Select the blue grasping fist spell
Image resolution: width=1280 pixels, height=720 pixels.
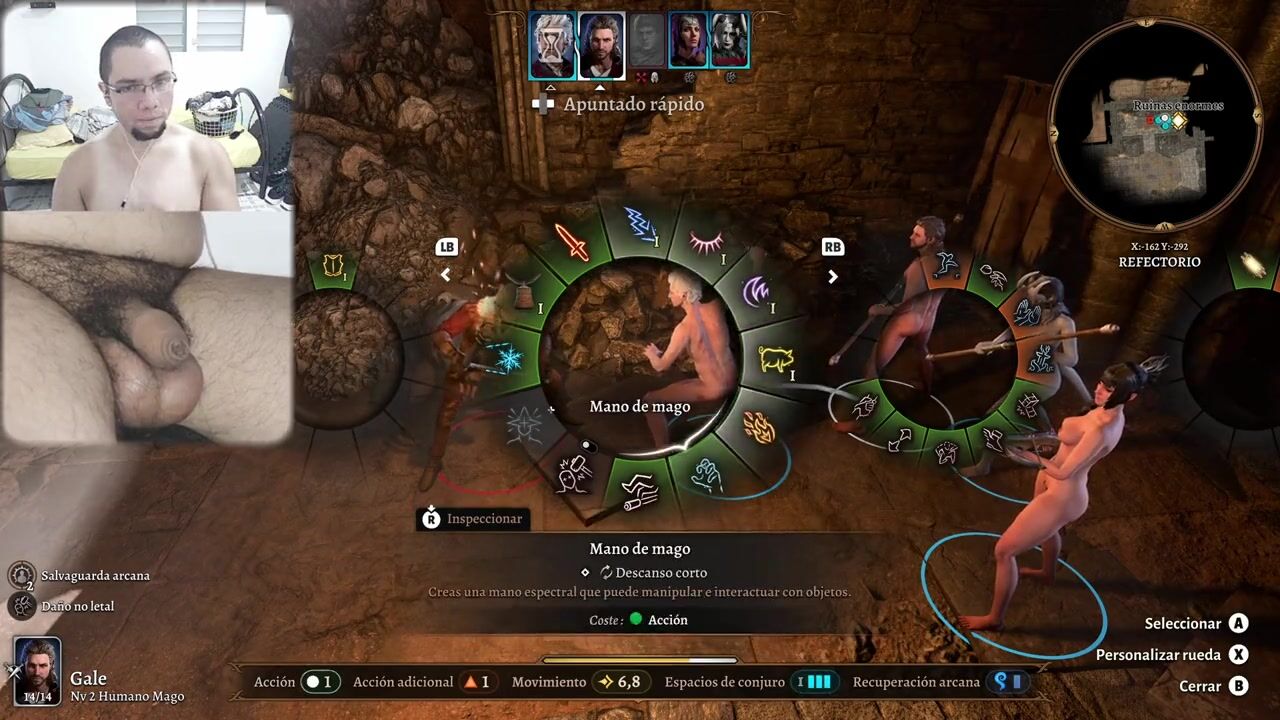(708, 473)
